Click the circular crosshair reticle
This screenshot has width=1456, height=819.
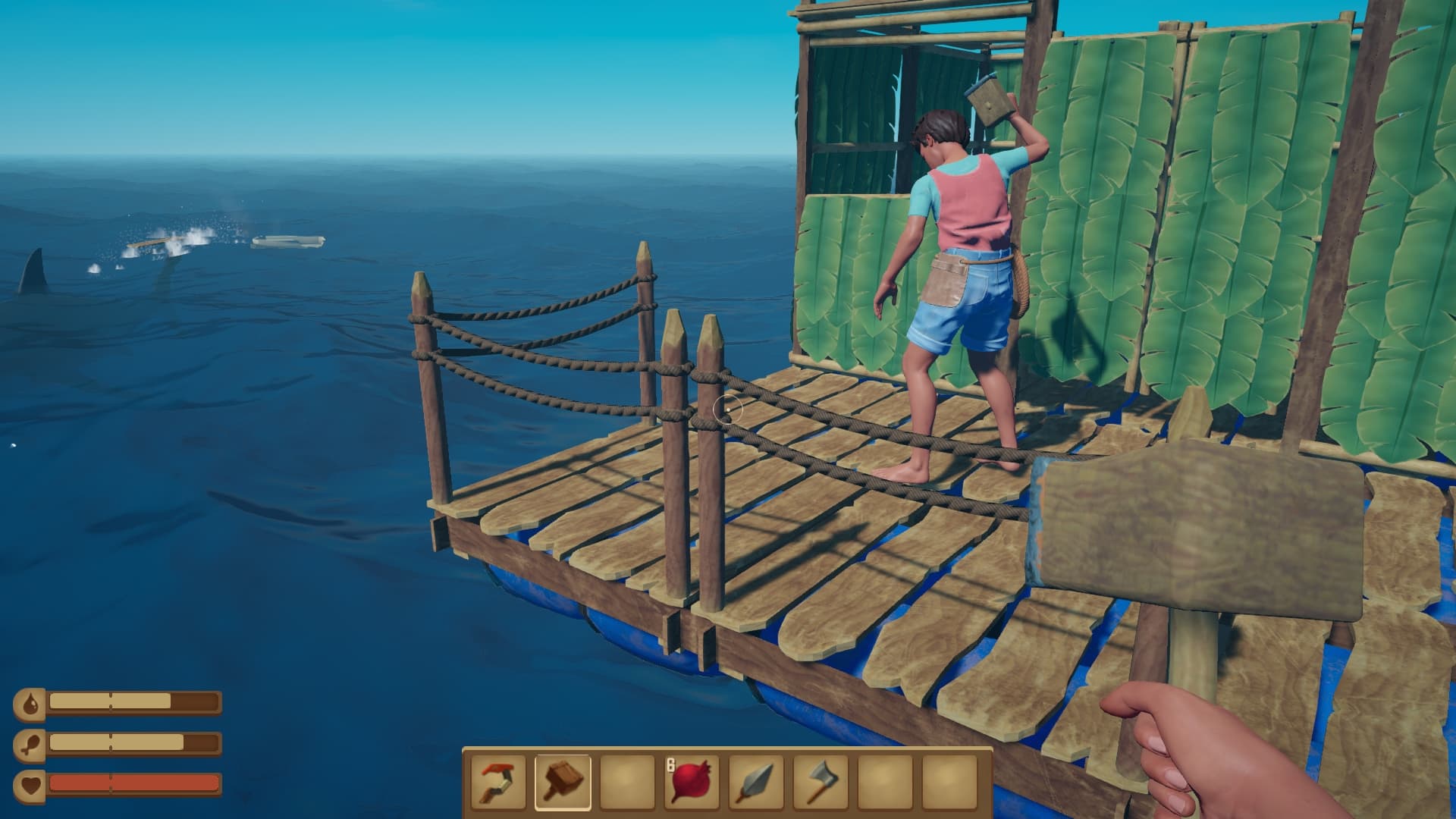coord(730,409)
